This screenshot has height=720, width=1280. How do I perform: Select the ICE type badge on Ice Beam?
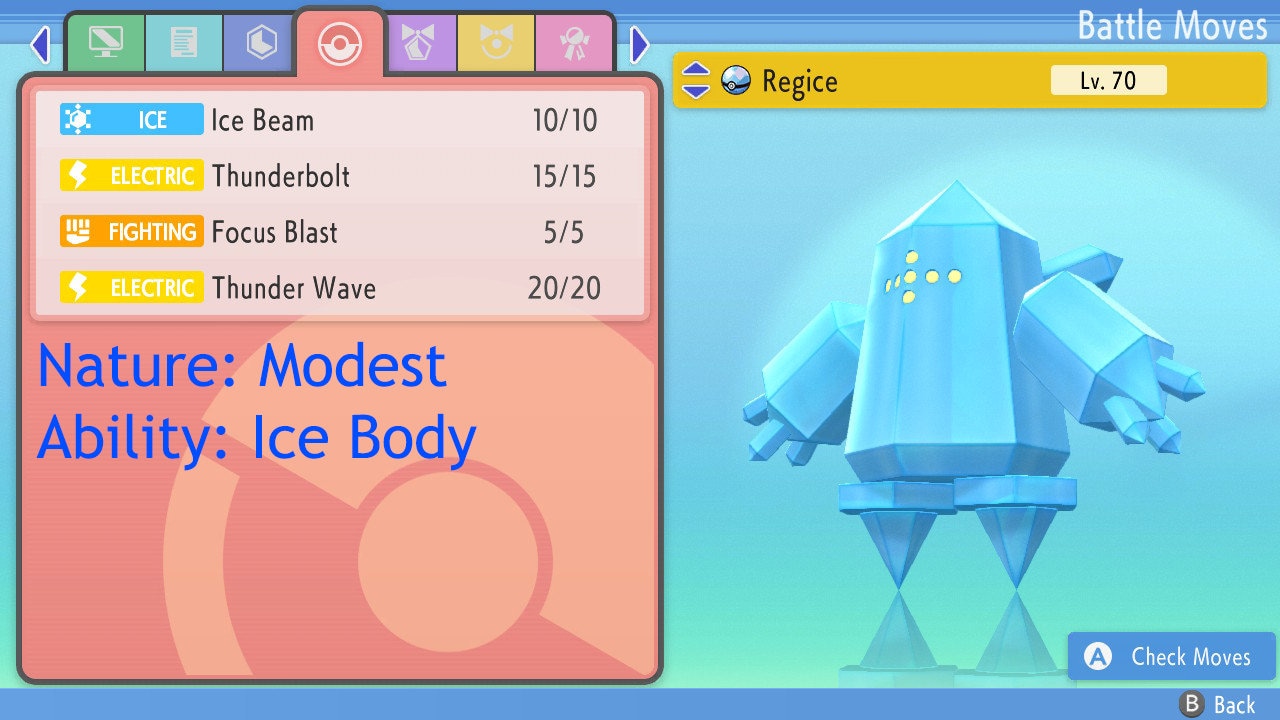click(131, 119)
